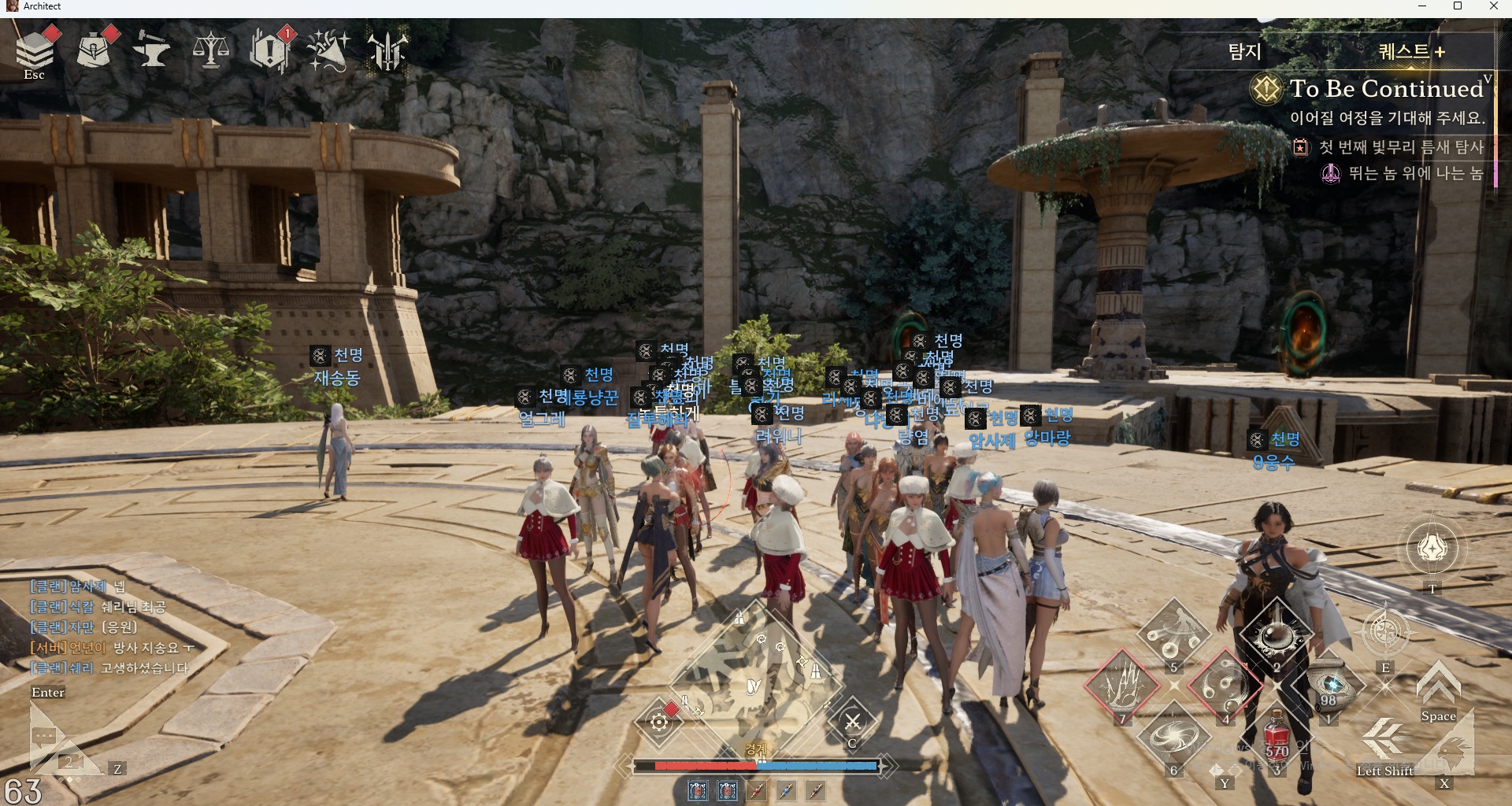Open the anvil crafting menu

pos(151,50)
